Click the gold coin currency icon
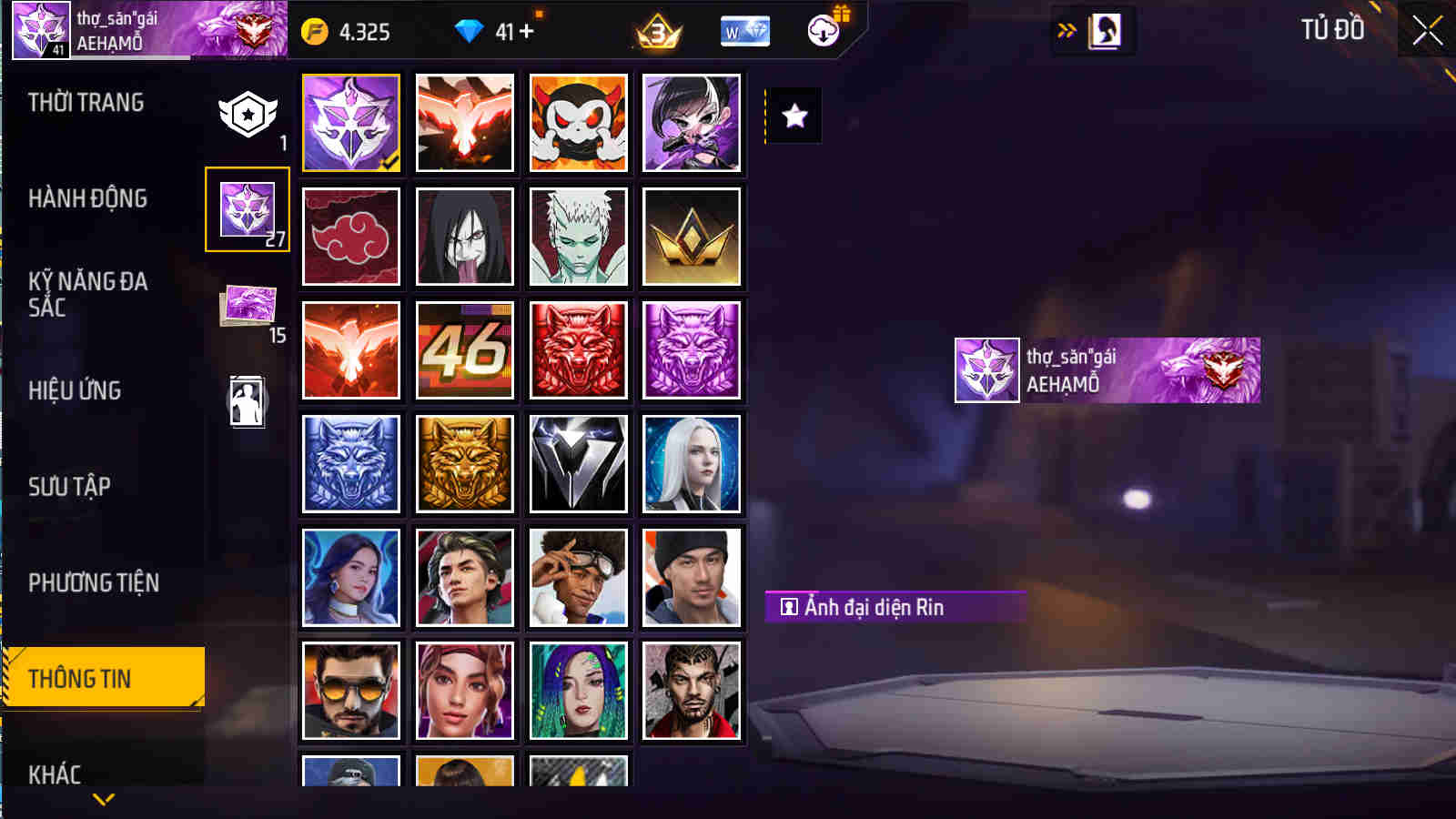1456x819 pixels. coord(312,32)
